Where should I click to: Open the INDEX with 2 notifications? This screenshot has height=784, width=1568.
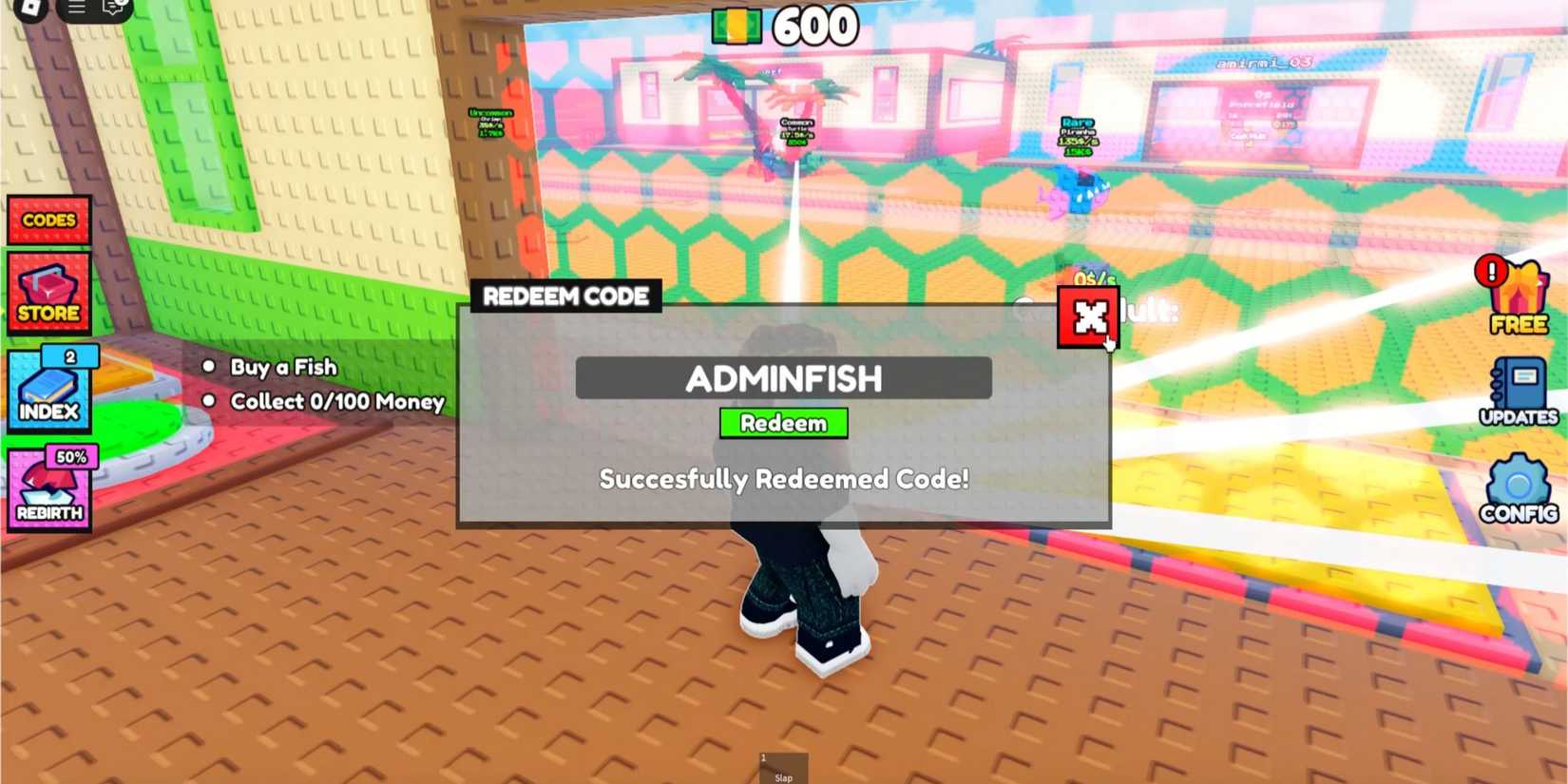48,392
